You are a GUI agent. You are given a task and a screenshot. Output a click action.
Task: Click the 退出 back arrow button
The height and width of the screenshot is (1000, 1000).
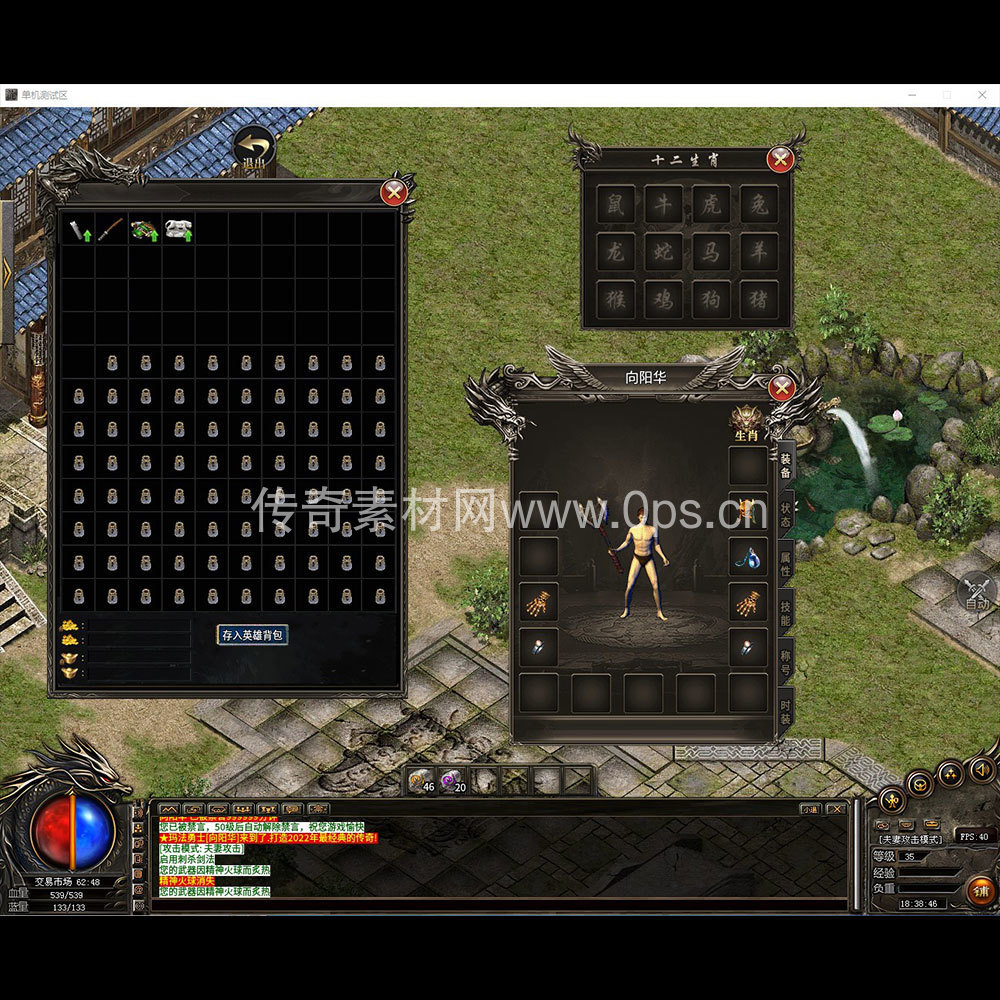(x=254, y=148)
